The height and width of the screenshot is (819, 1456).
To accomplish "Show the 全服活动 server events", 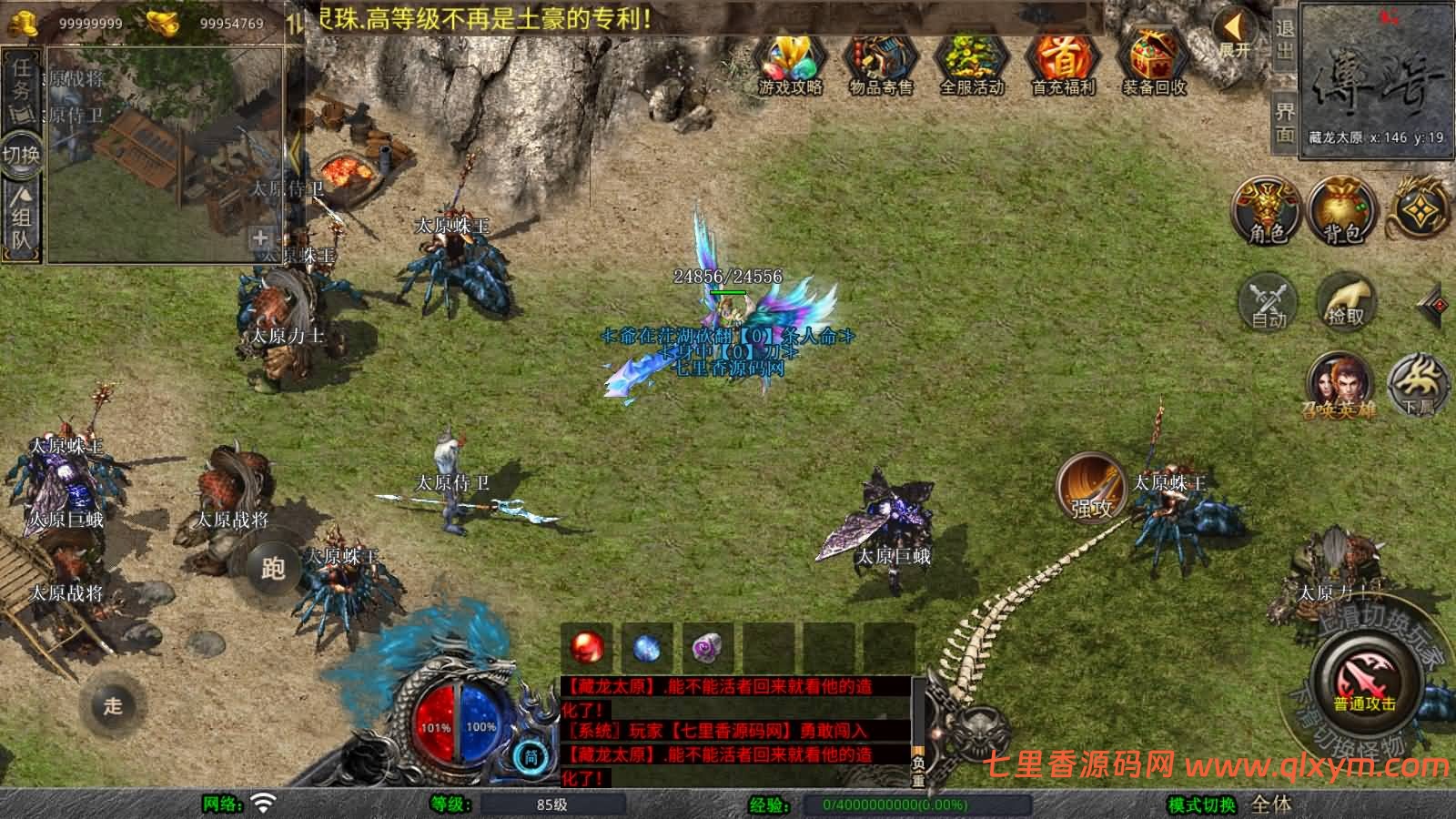I will tap(971, 66).
